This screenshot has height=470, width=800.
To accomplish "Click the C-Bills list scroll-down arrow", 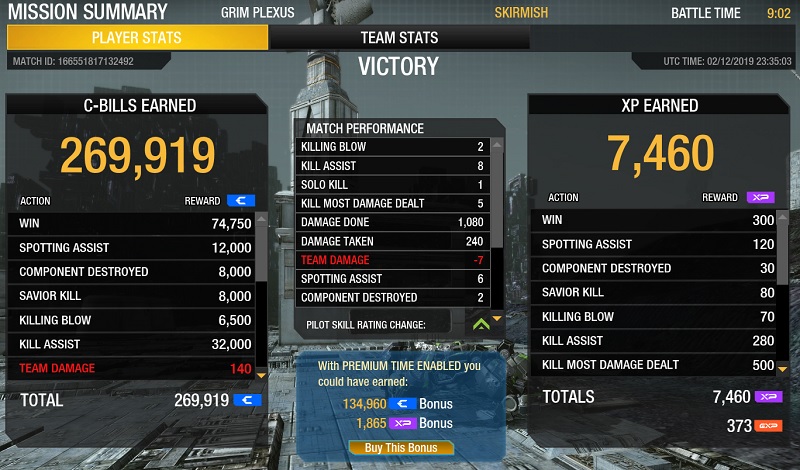I will click(263, 374).
